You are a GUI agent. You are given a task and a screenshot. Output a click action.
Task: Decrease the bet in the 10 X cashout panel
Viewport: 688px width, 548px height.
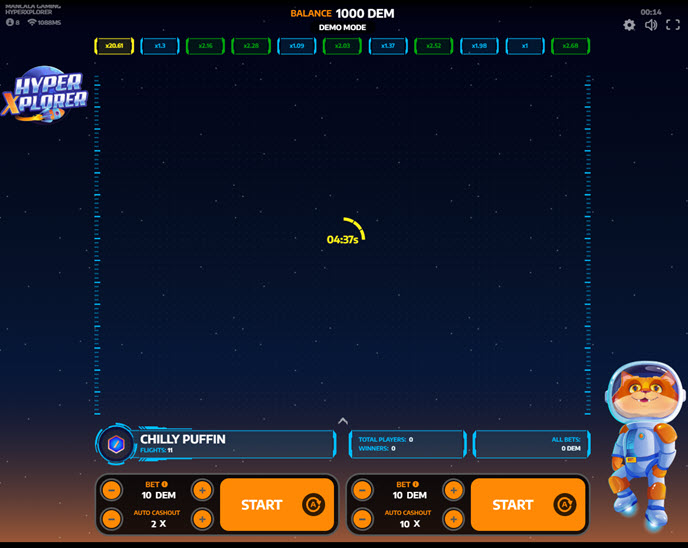click(x=363, y=490)
